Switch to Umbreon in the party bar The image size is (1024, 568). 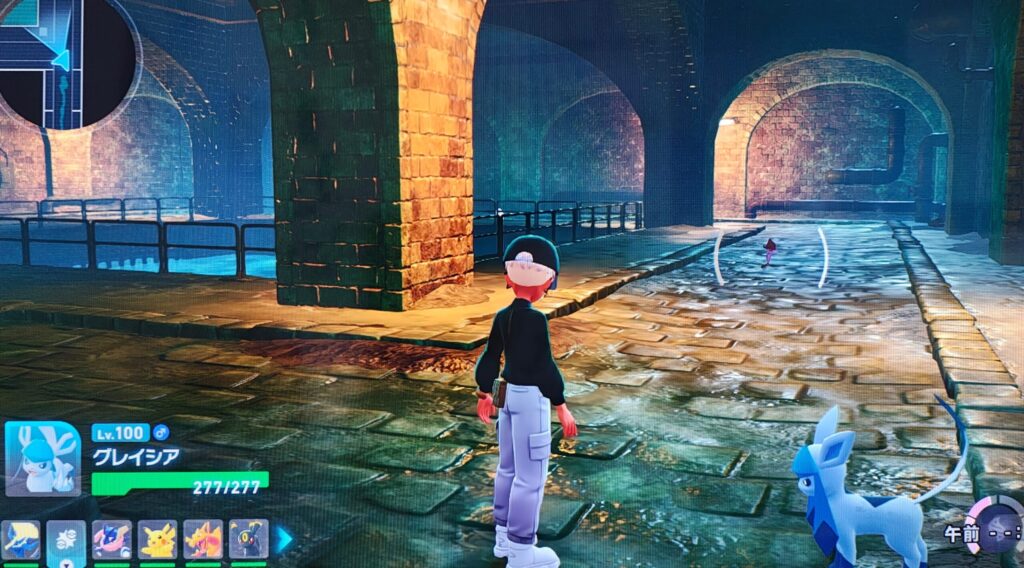(248, 539)
